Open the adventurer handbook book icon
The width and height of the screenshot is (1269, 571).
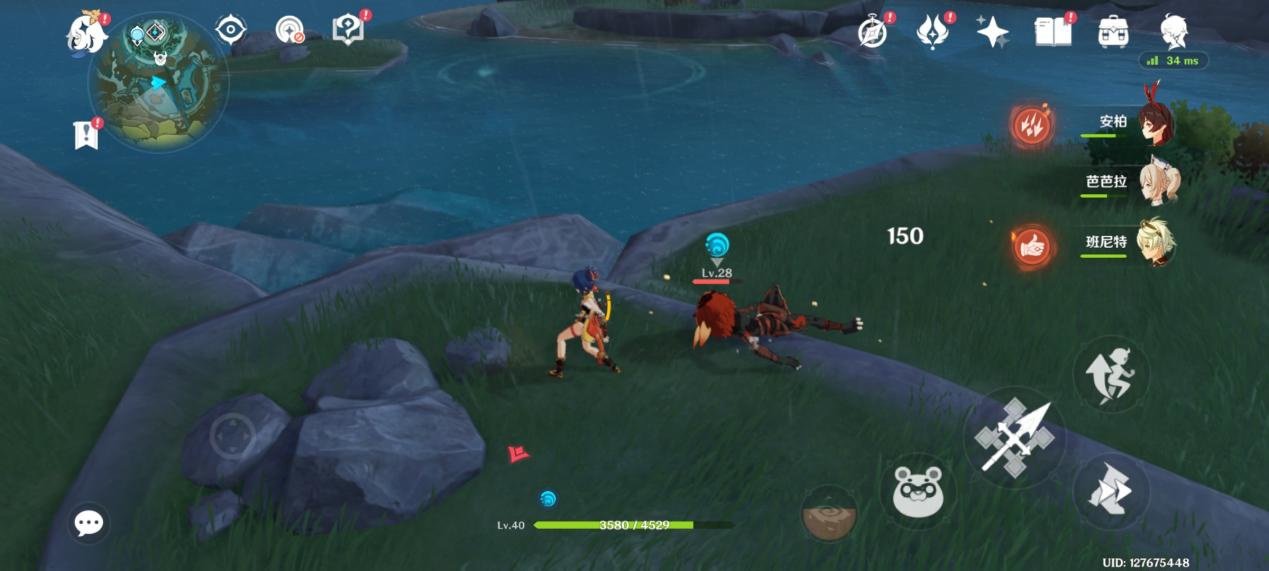point(1053,32)
